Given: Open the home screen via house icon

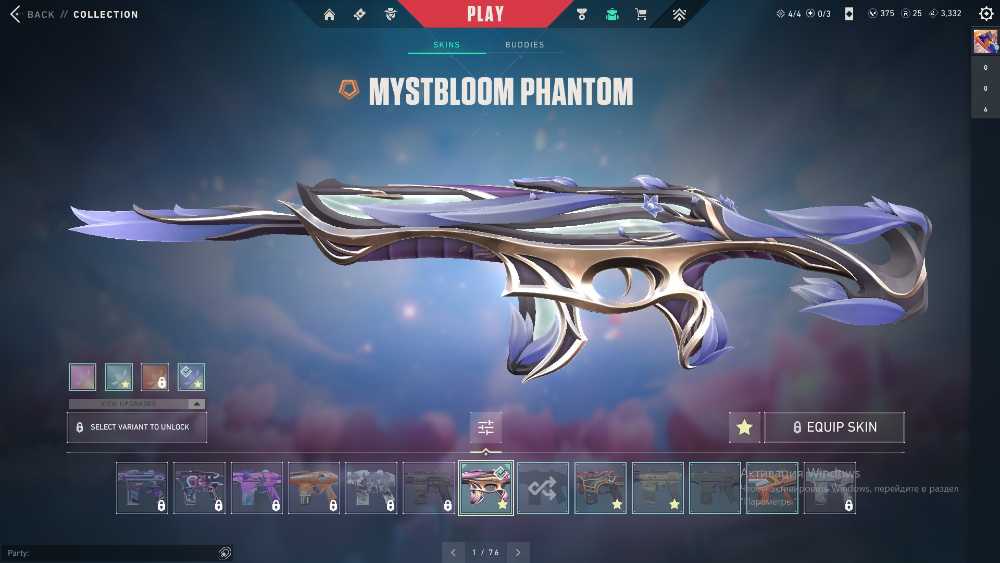Looking at the screenshot, I should coord(330,14).
